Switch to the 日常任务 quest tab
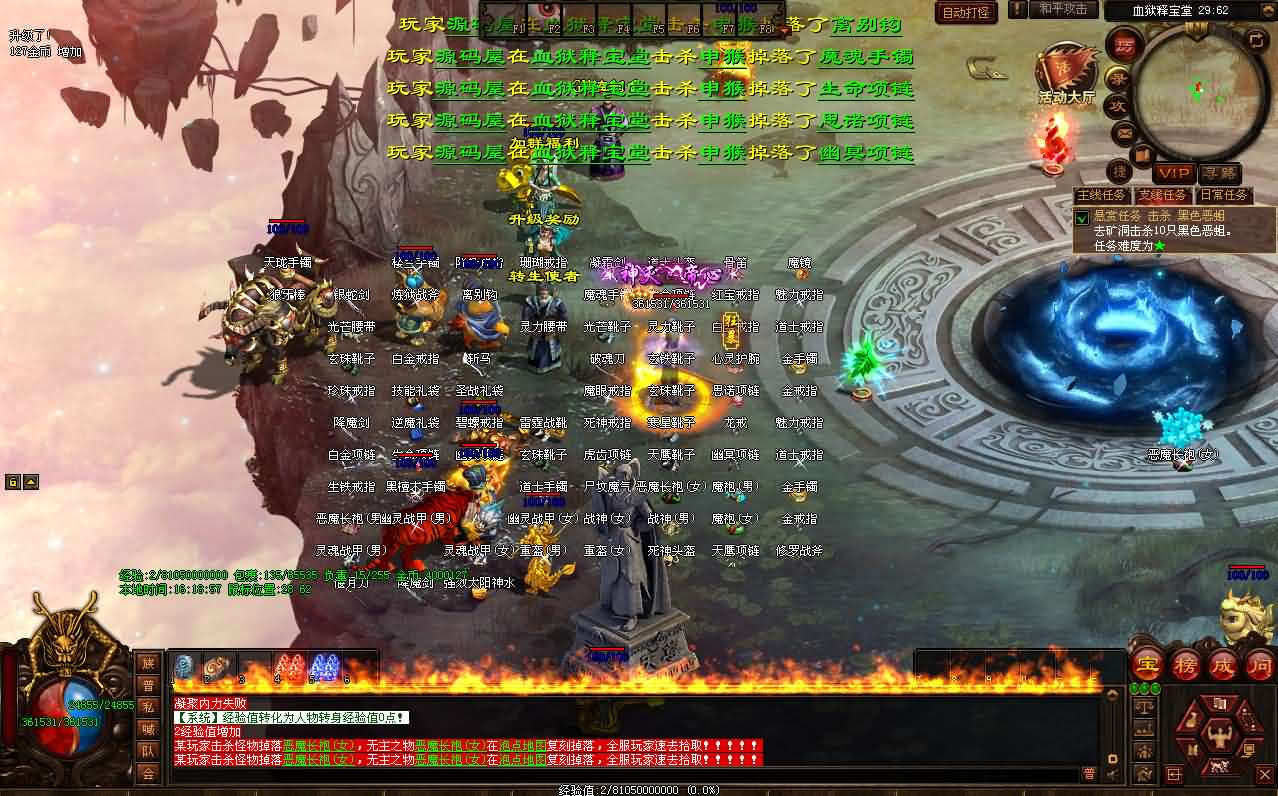Viewport: 1278px width, 796px height. (1224, 195)
